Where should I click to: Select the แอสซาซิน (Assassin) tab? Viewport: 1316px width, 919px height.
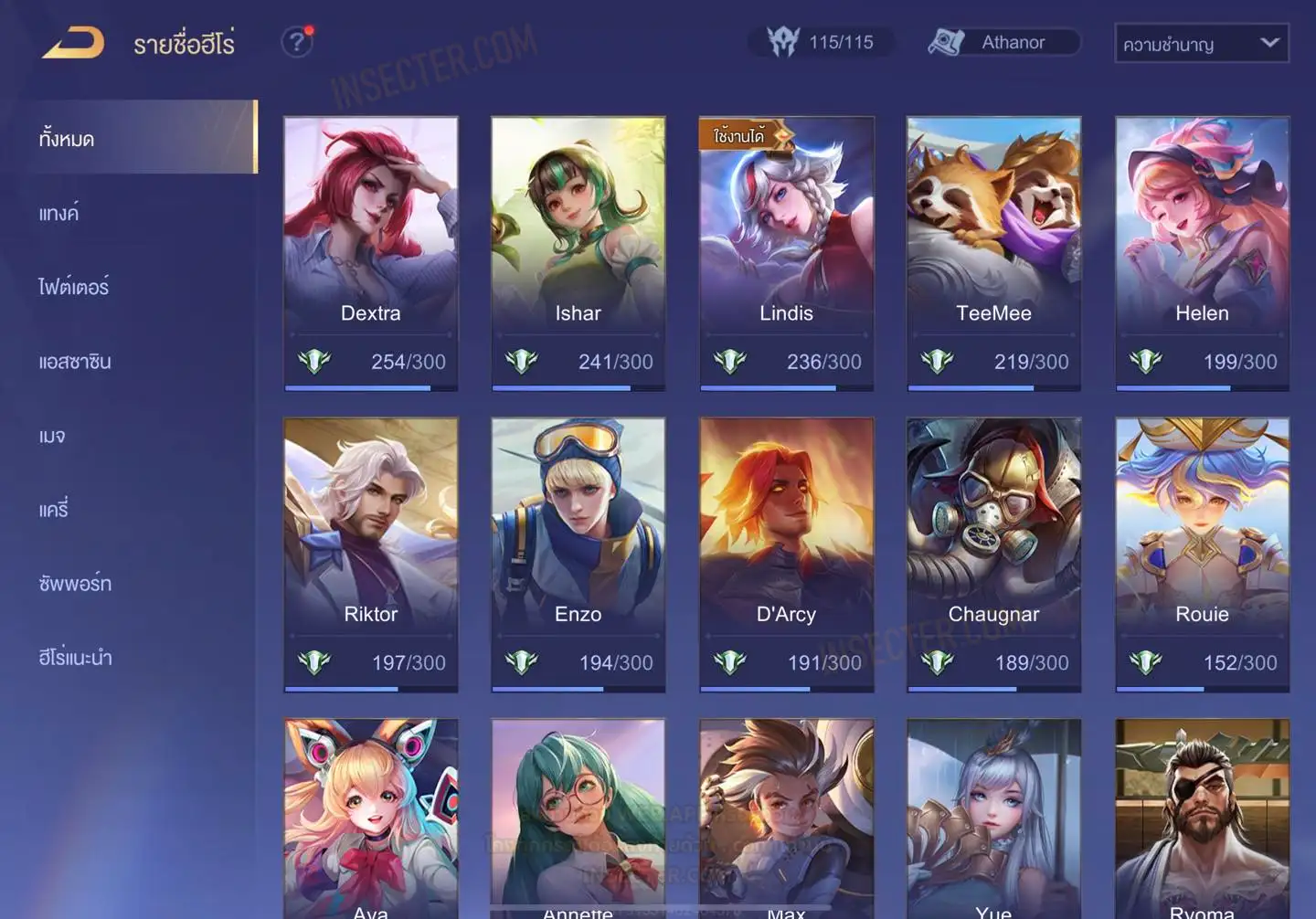tap(75, 362)
